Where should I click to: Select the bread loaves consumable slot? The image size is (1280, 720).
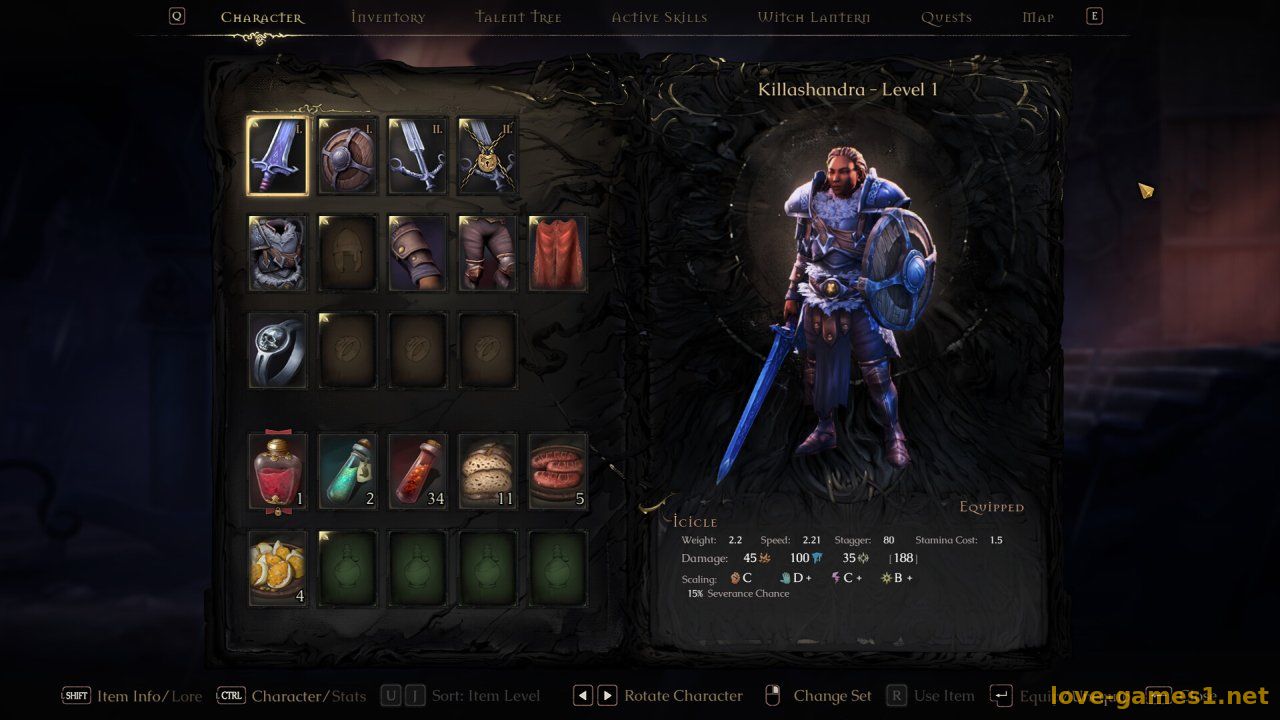(488, 471)
